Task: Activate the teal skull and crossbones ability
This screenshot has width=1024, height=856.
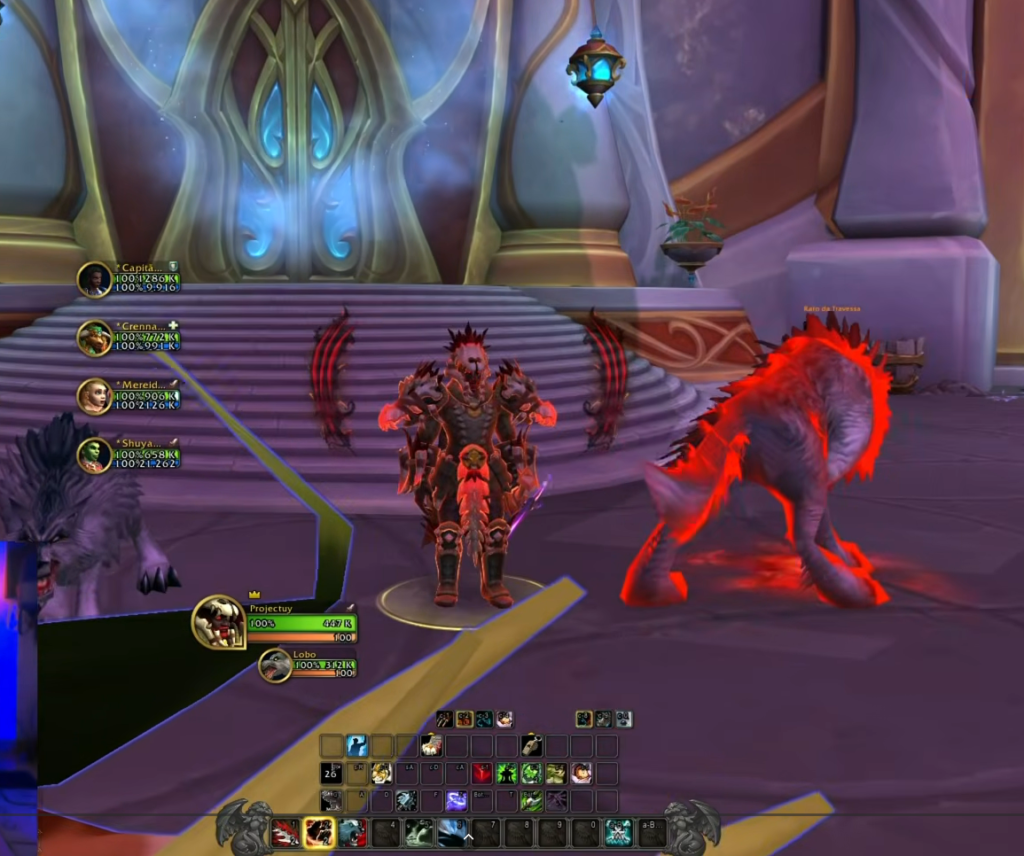Action: [x=618, y=832]
